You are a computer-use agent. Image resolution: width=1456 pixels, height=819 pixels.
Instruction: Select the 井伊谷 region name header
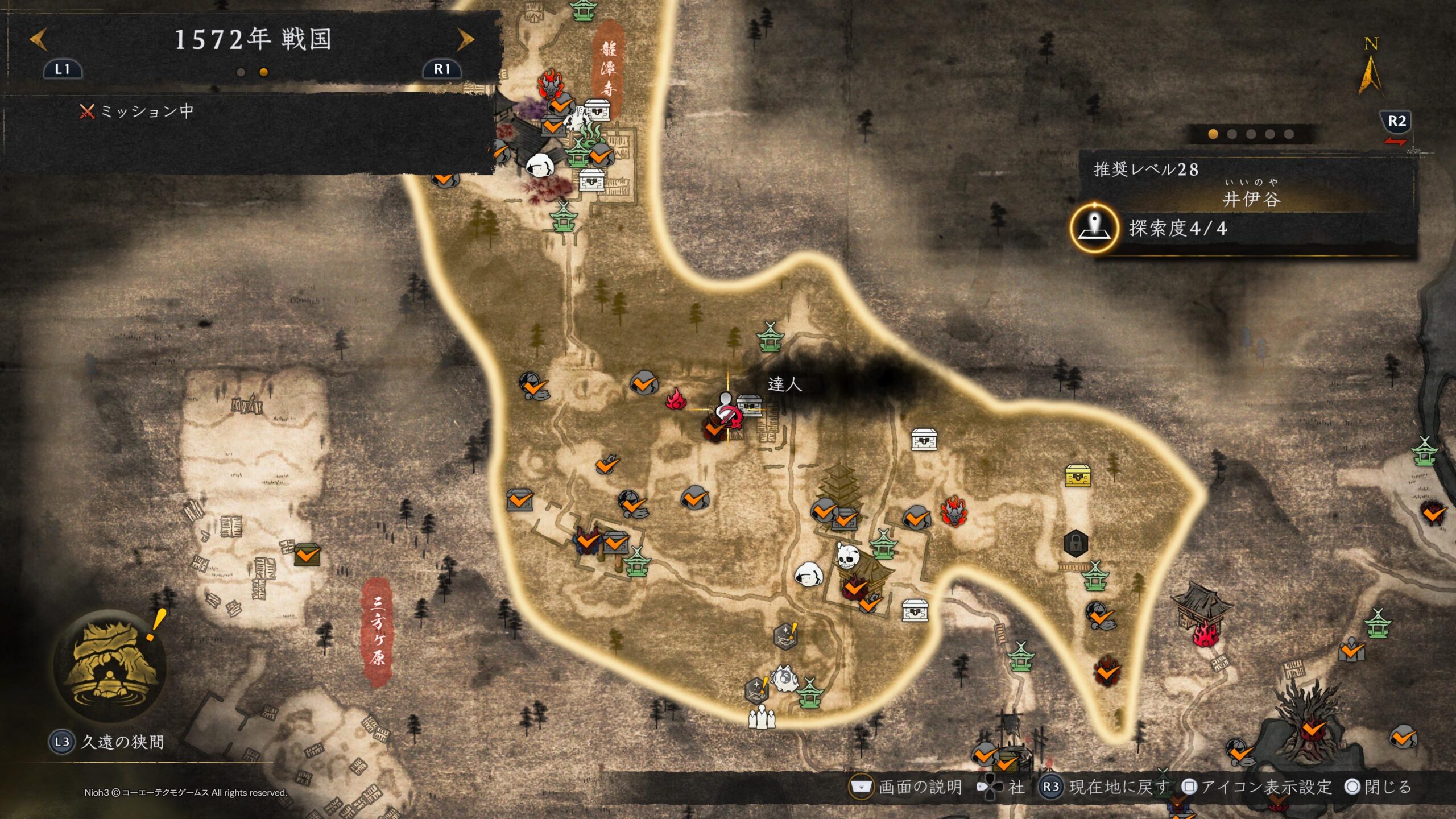[x=1251, y=199]
